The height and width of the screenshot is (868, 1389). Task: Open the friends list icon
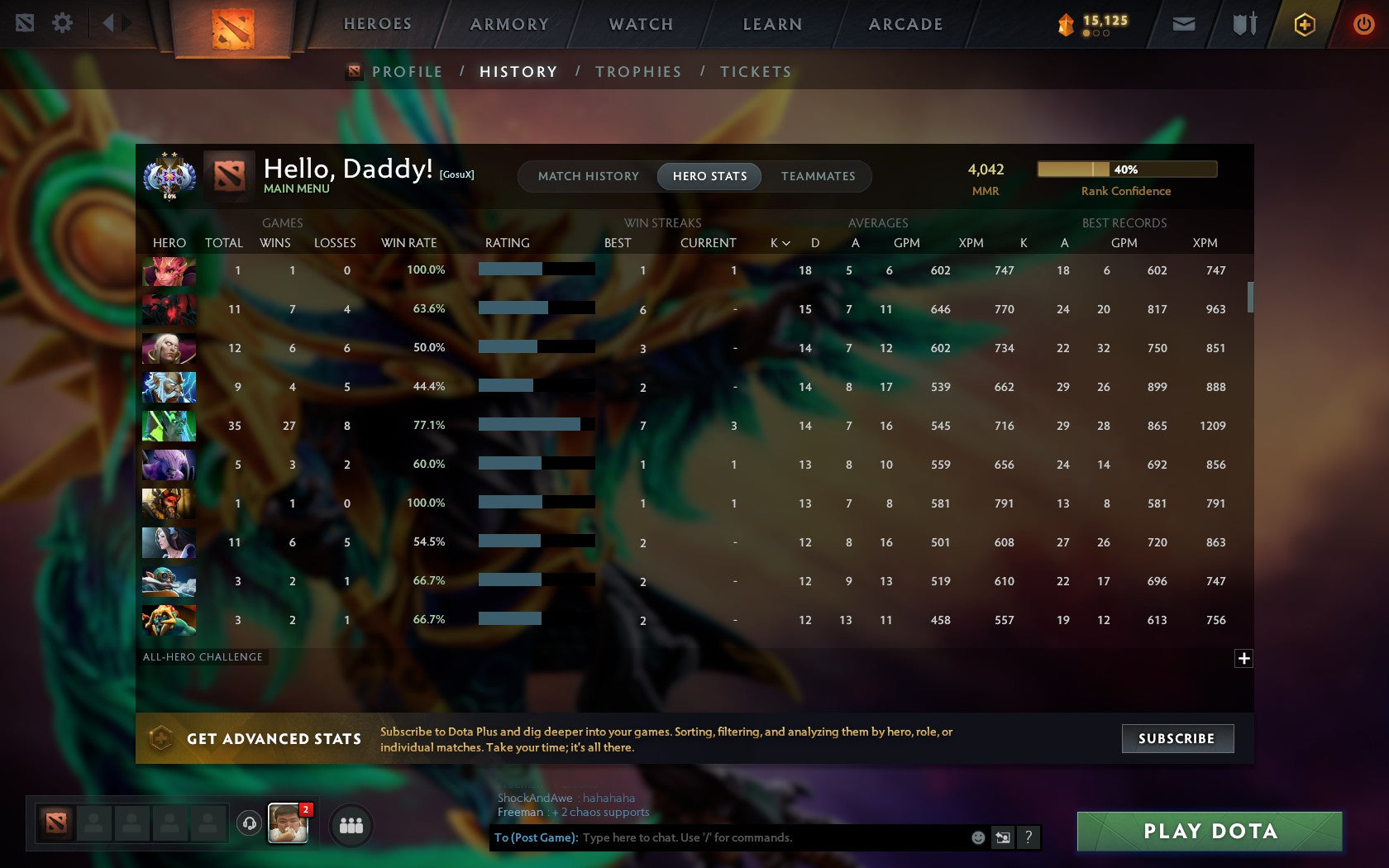click(350, 823)
